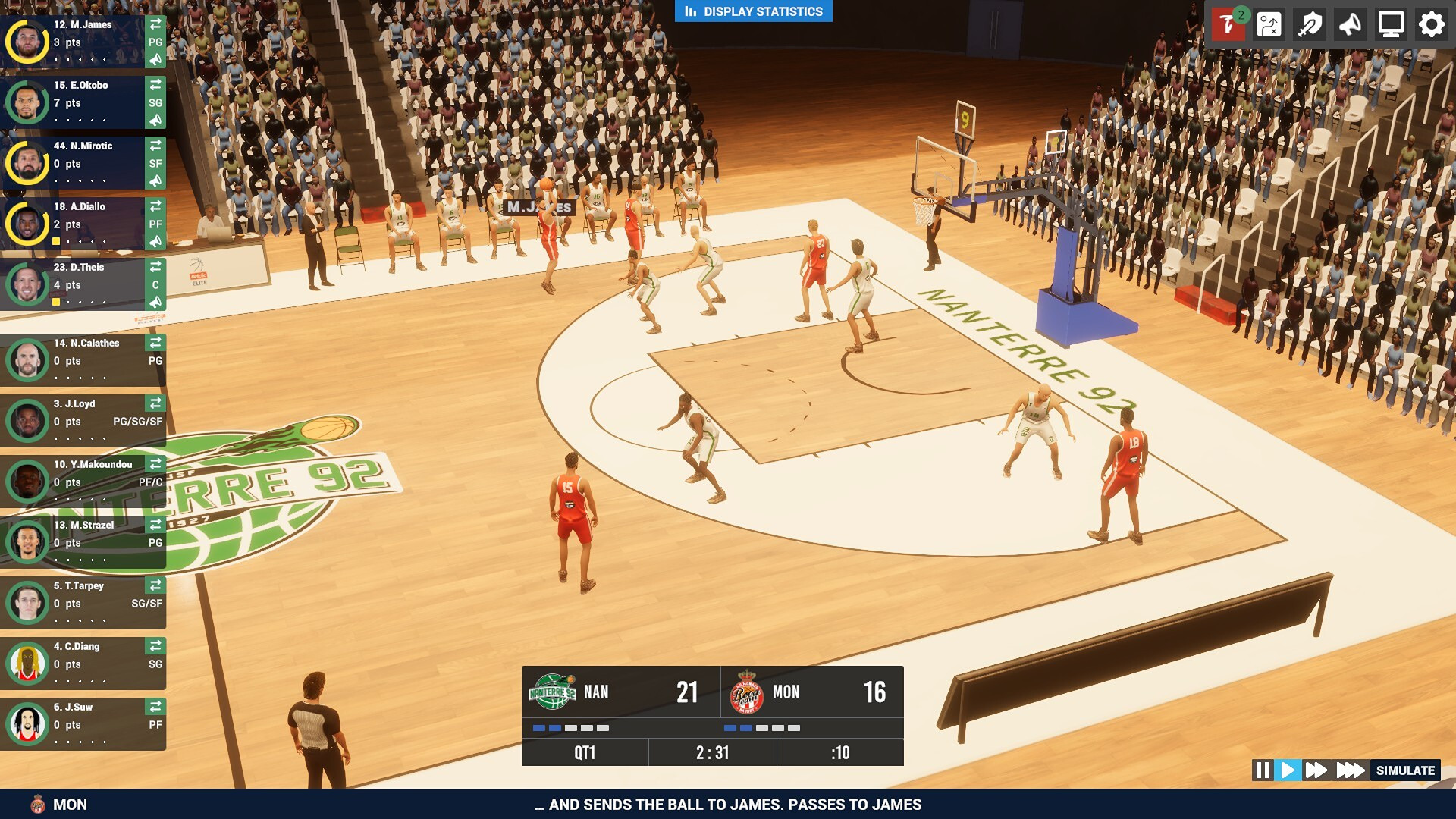Select the sword and shield matchup icon
Viewport: 1456px width, 819px height.
tap(1310, 25)
